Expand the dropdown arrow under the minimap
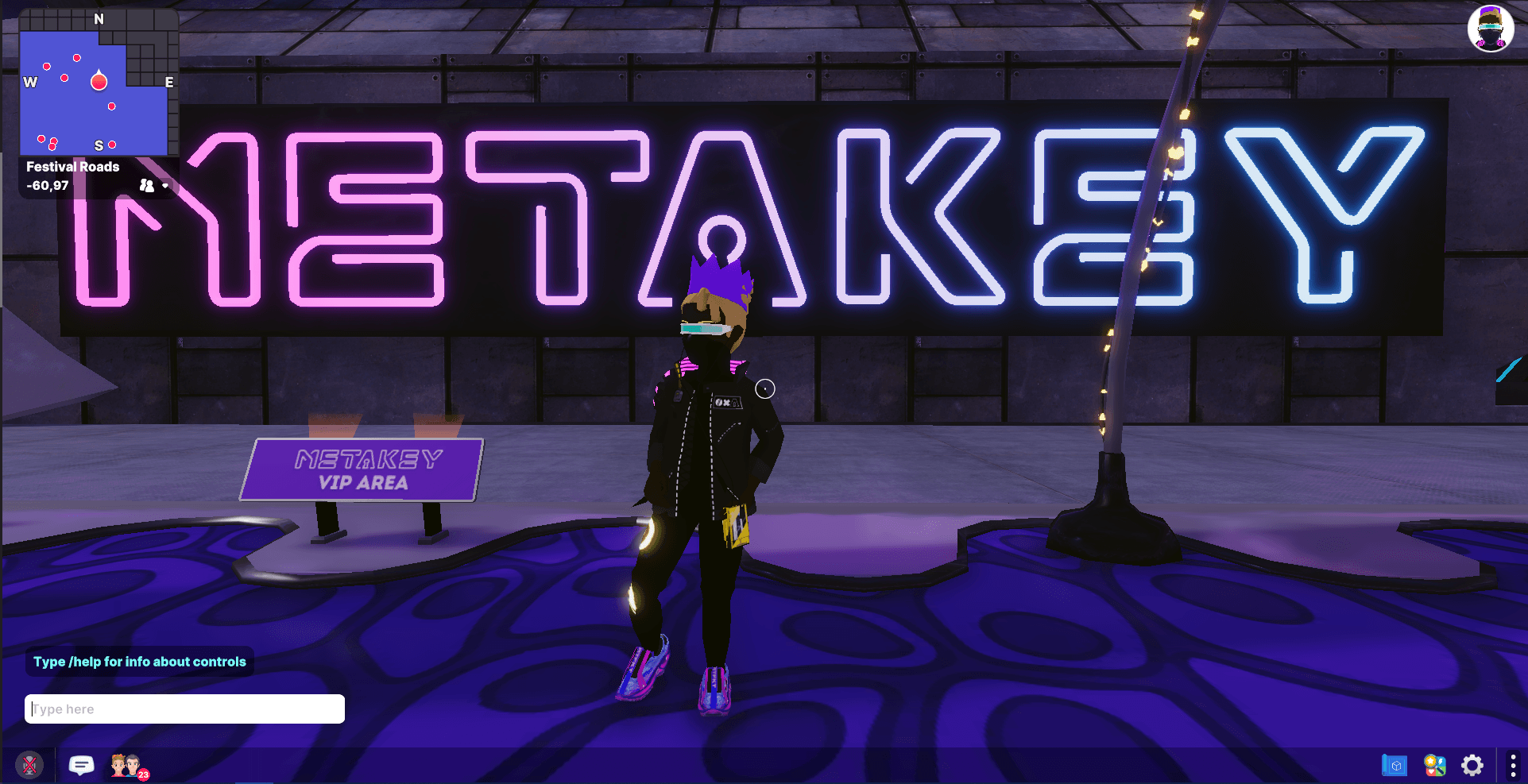 coord(165,186)
